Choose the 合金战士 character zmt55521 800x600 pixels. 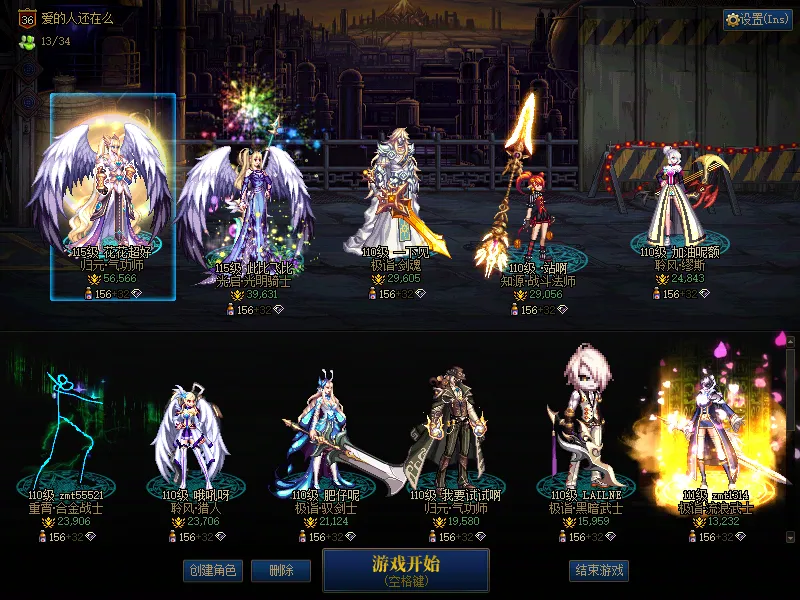coord(67,440)
